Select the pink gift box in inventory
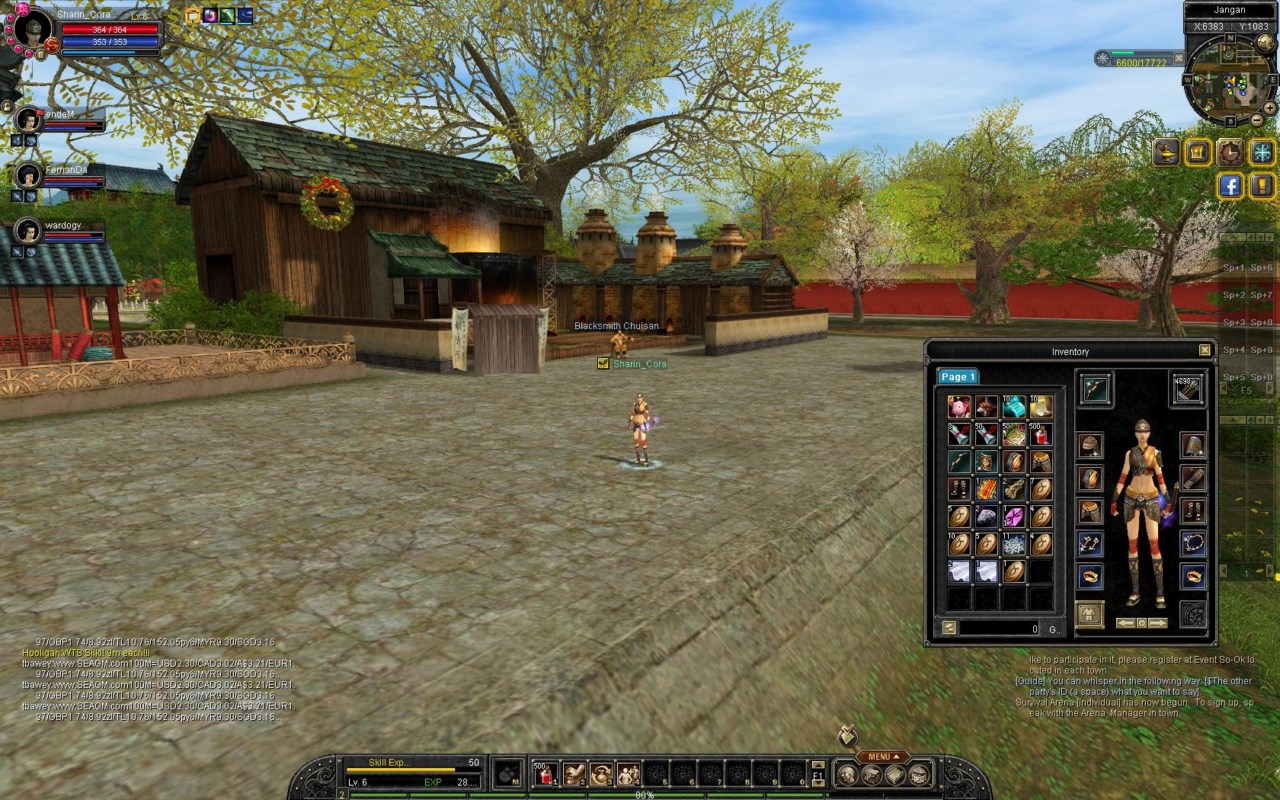Screen dimensions: 1280x800 tap(1014, 517)
